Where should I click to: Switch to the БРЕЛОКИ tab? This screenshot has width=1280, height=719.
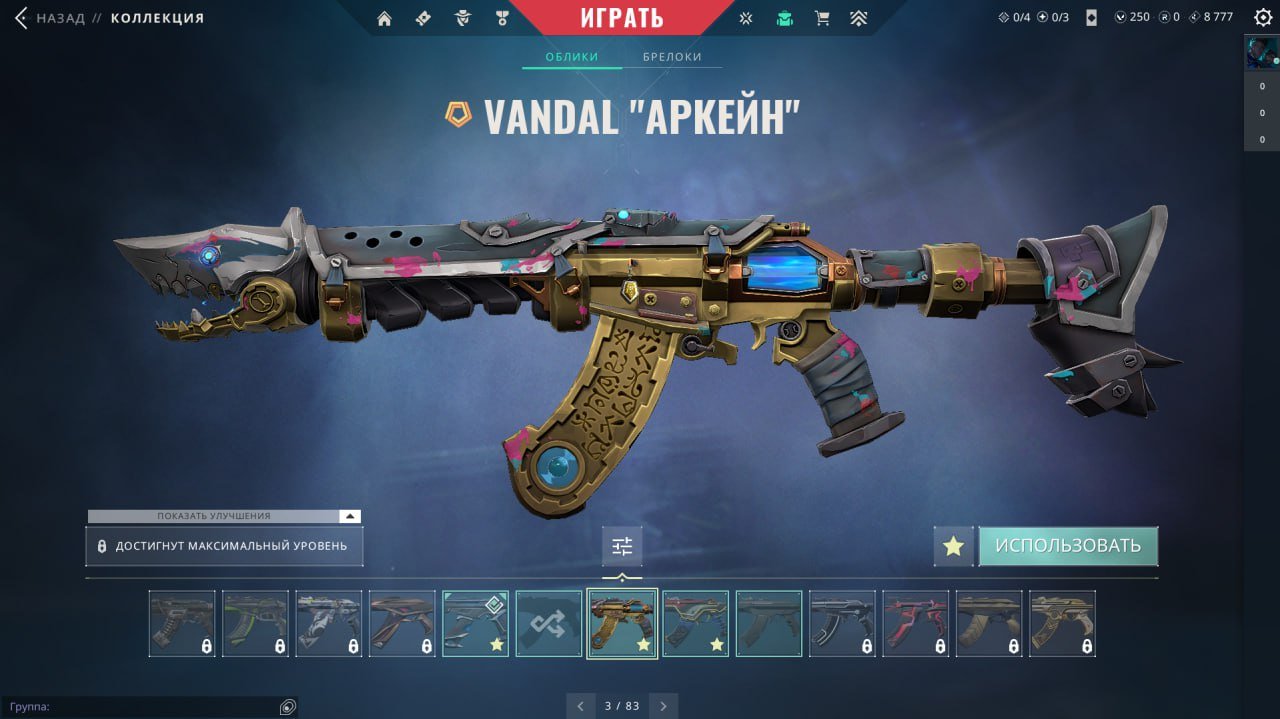(x=672, y=57)
